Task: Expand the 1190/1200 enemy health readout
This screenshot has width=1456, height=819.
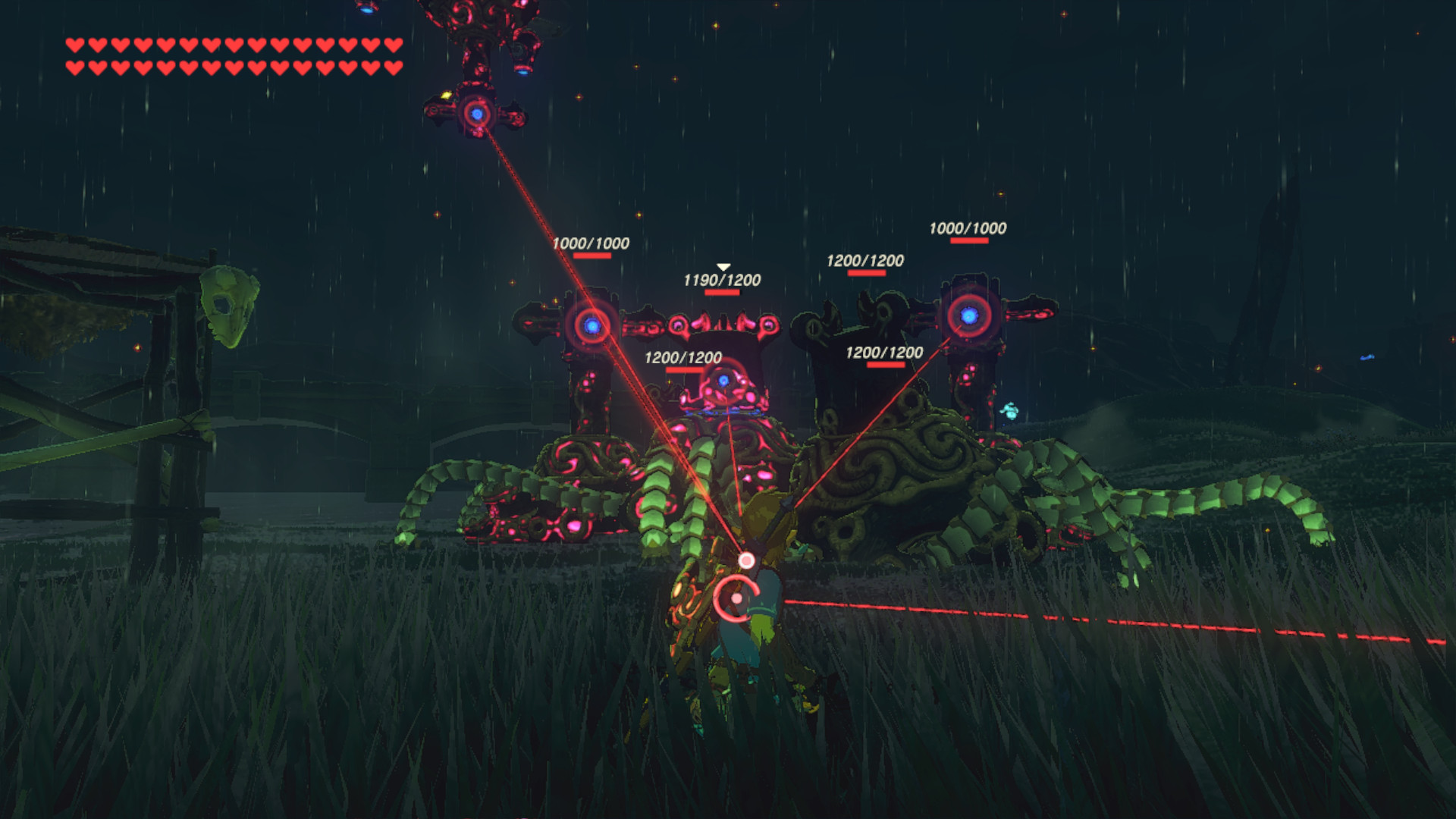Action: (x=723, y=279)
